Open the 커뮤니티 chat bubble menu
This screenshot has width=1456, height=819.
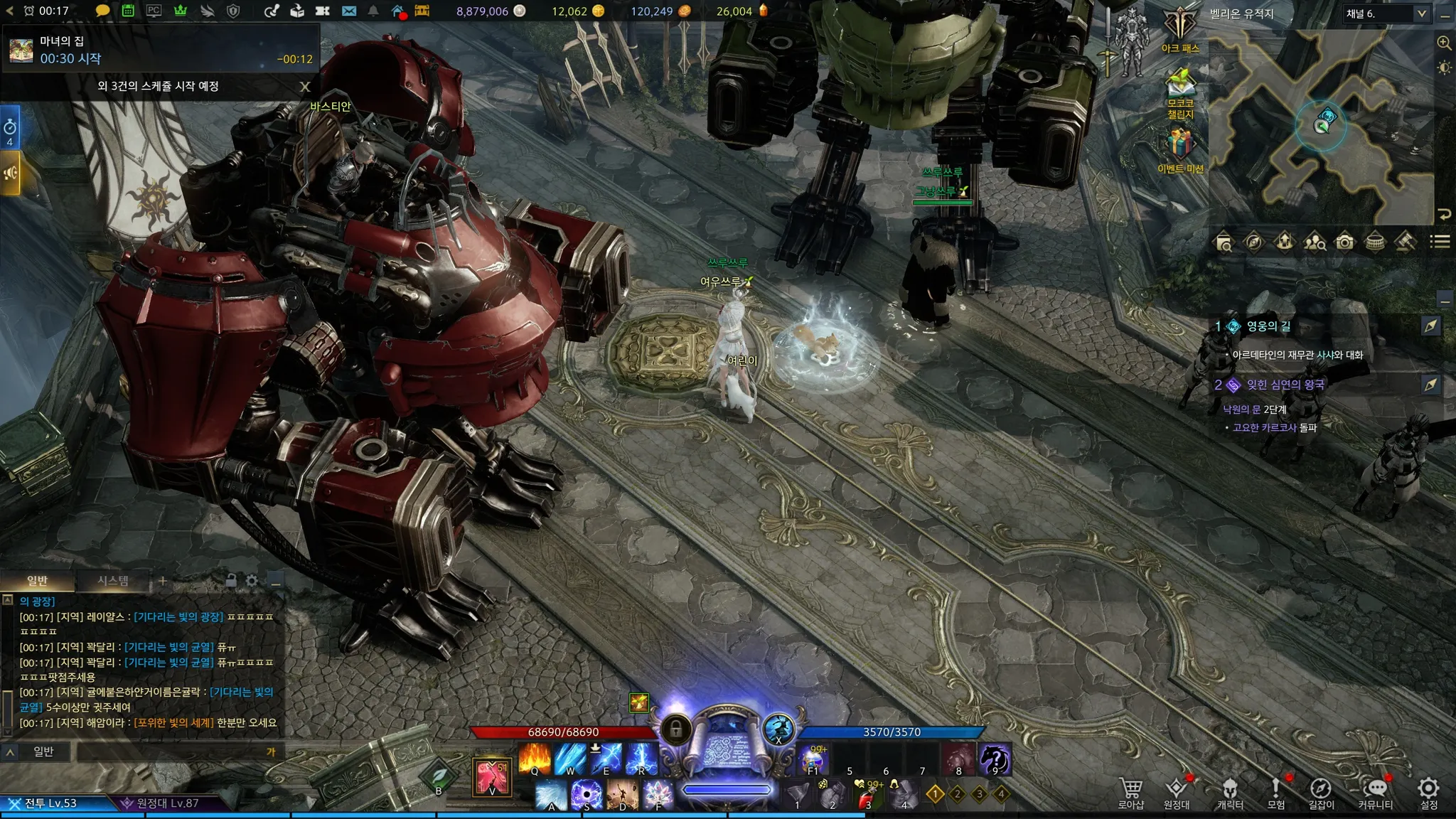1376,789
